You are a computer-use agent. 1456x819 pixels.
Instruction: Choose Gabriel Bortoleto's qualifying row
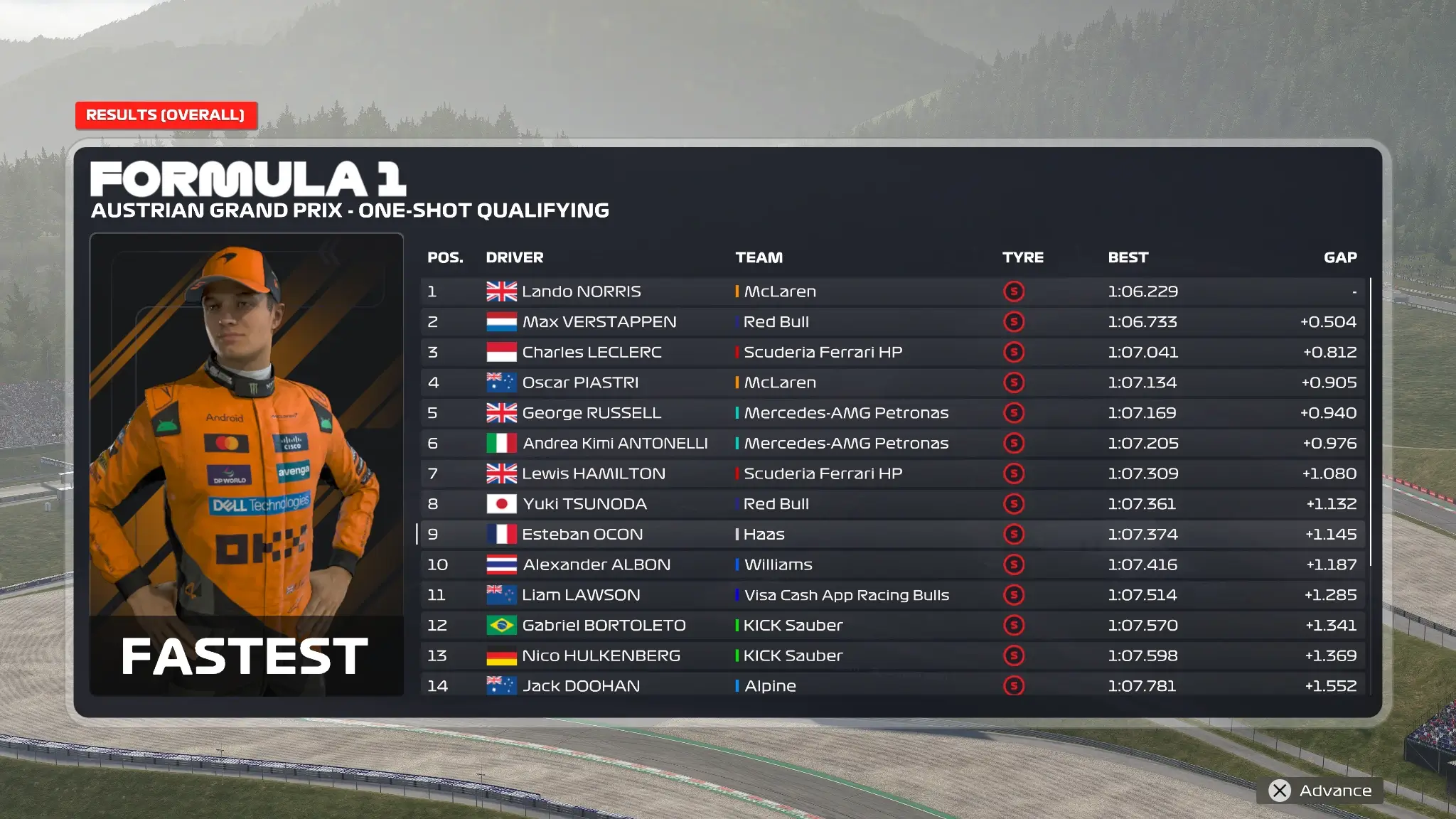(x=892, y=626)
